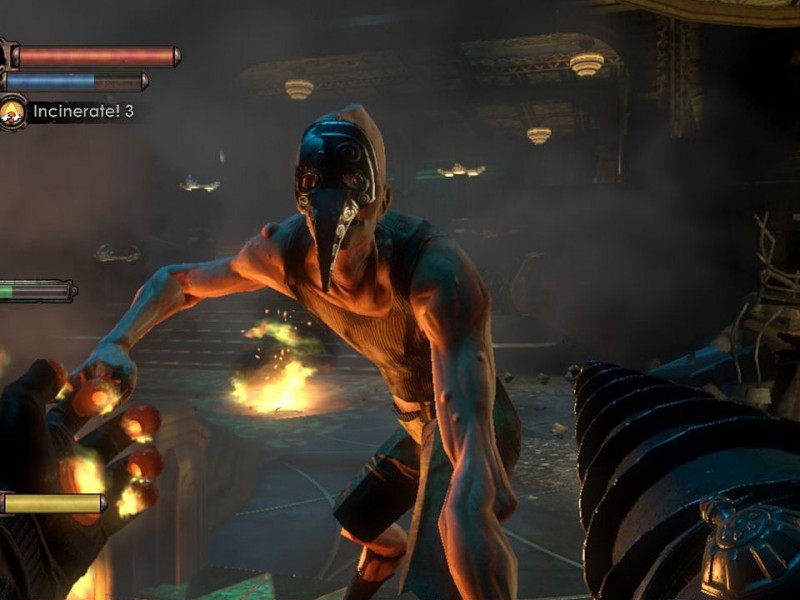Select the Incinerate! plasmid icon

(x=13, y=111)
